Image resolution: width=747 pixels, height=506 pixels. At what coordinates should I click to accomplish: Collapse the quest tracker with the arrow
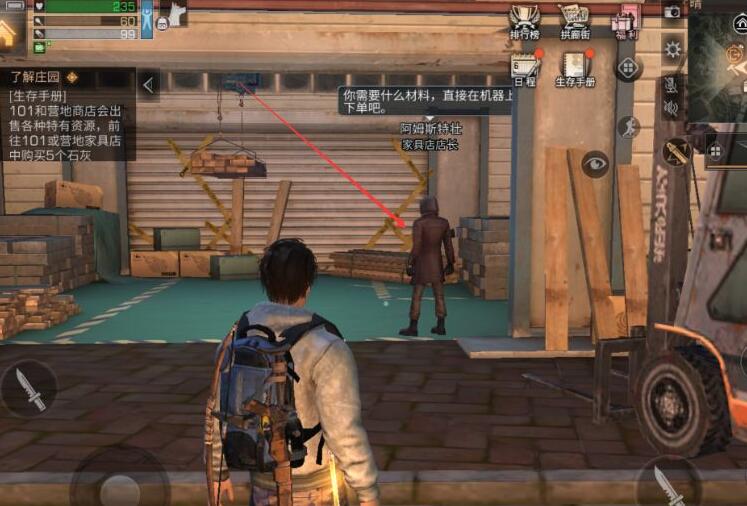point(148,85)
